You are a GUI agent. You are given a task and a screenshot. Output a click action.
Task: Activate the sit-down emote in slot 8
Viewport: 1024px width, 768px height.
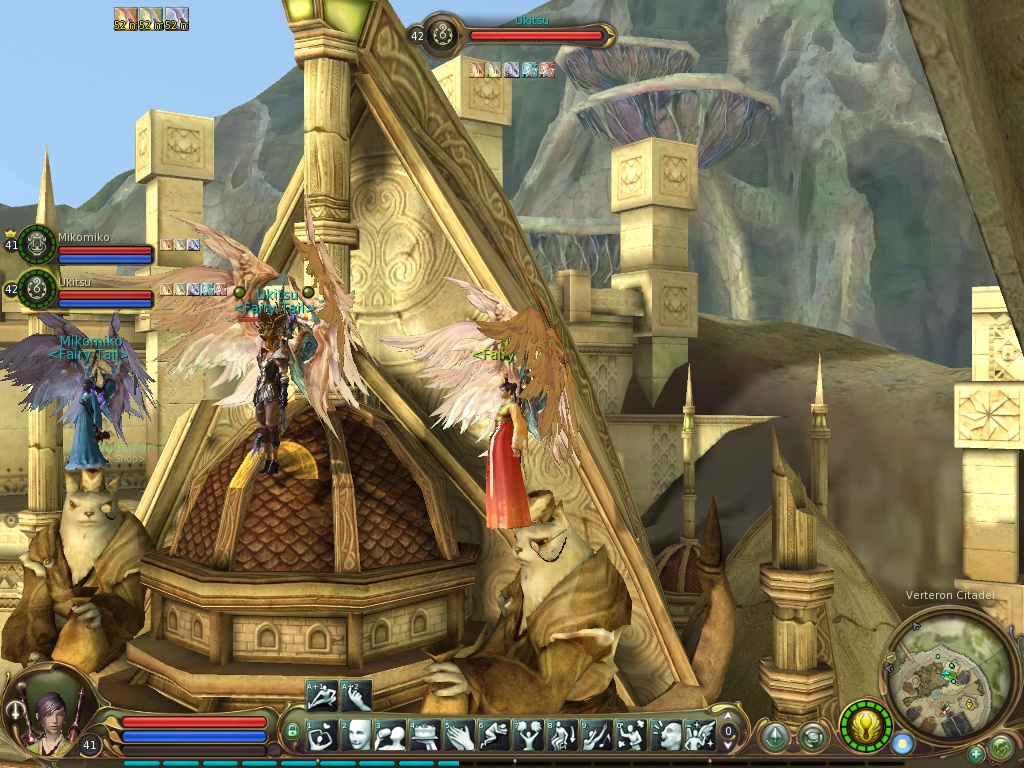point(563,735)
